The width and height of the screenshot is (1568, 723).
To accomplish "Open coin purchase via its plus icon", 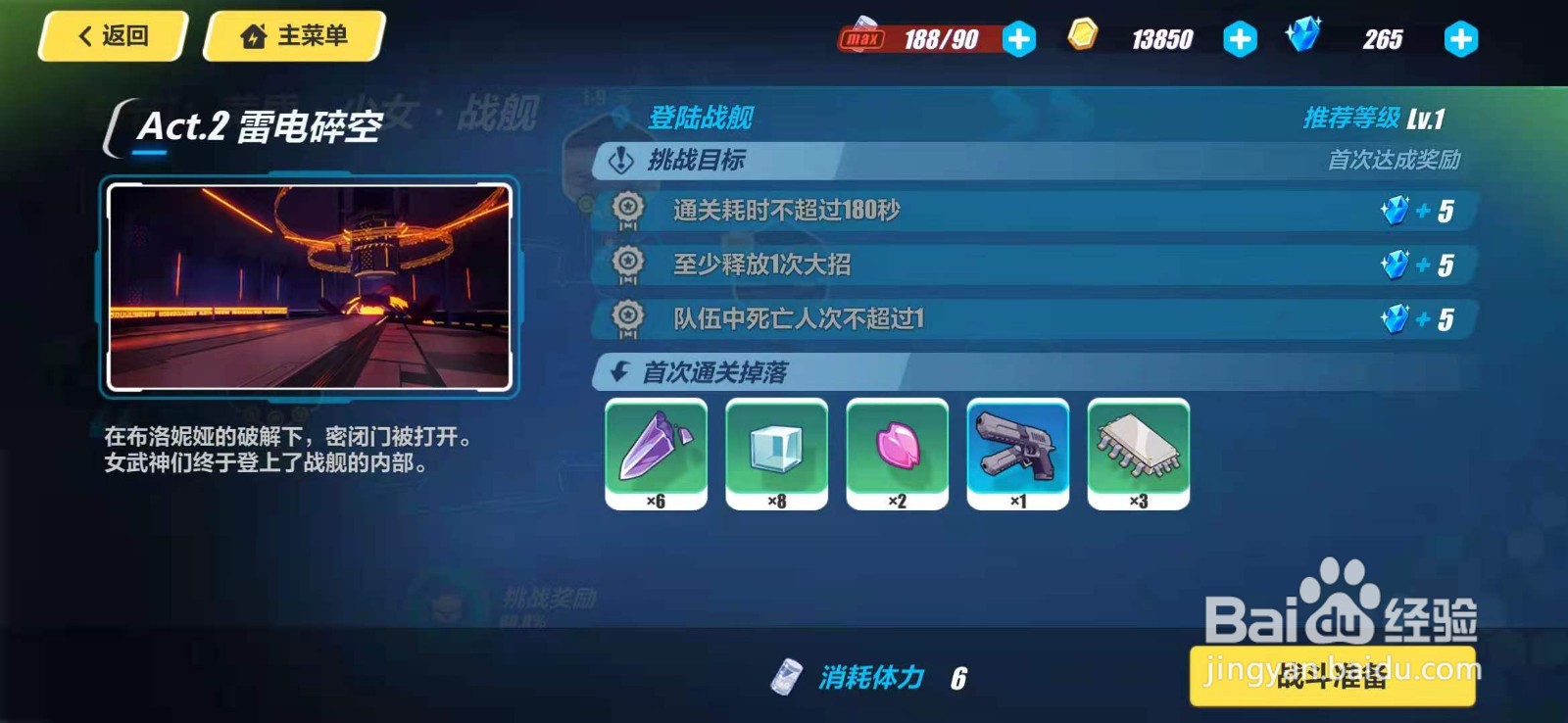I will coord(1241,39).
